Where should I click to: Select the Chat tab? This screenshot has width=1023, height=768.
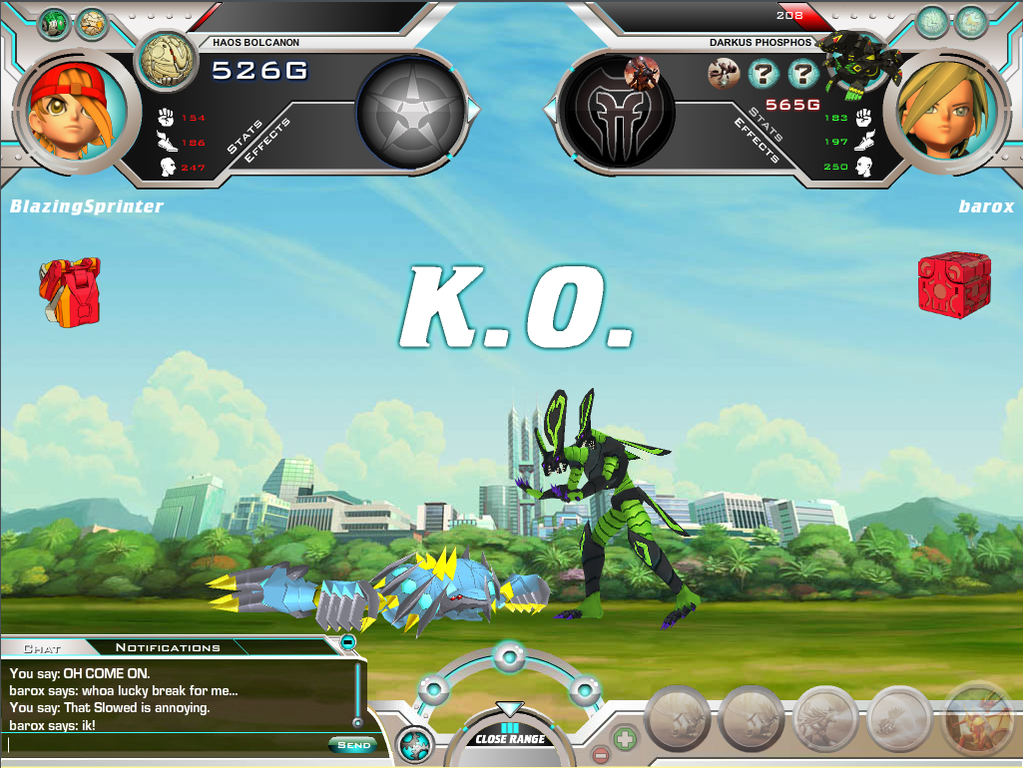42,647
